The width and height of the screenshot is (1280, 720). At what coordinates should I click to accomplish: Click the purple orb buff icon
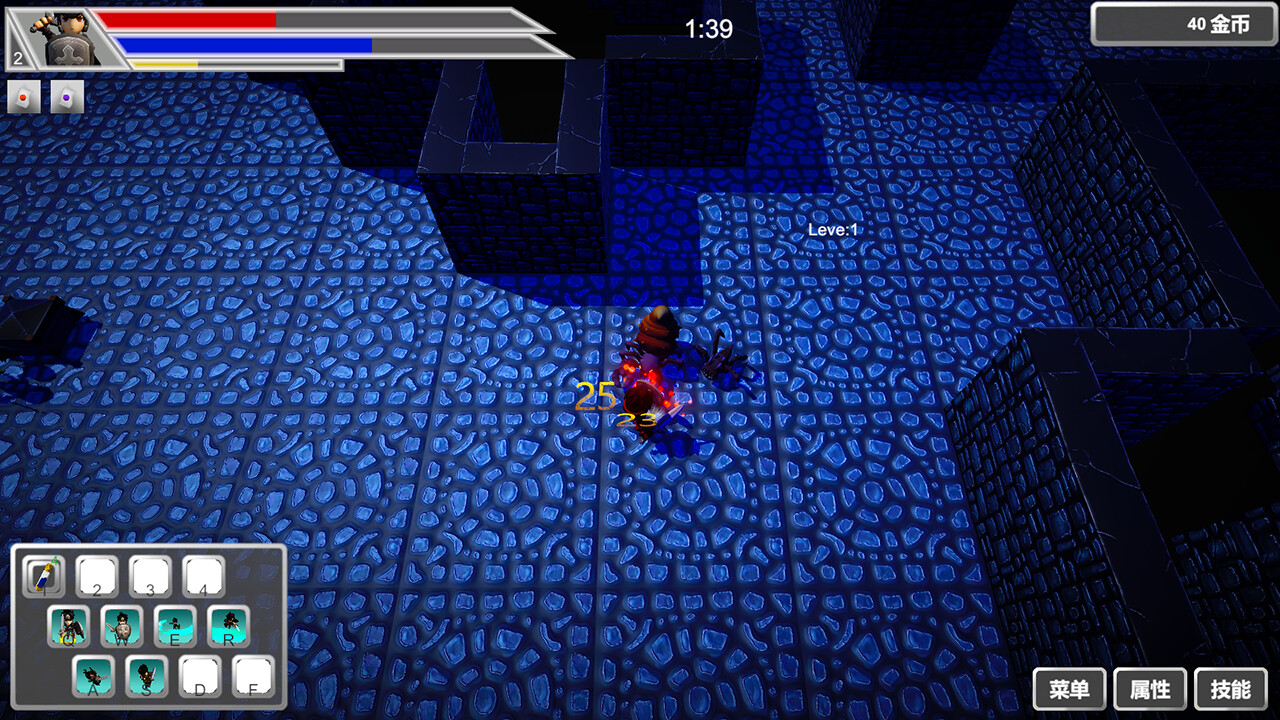[x=66, y=97]
